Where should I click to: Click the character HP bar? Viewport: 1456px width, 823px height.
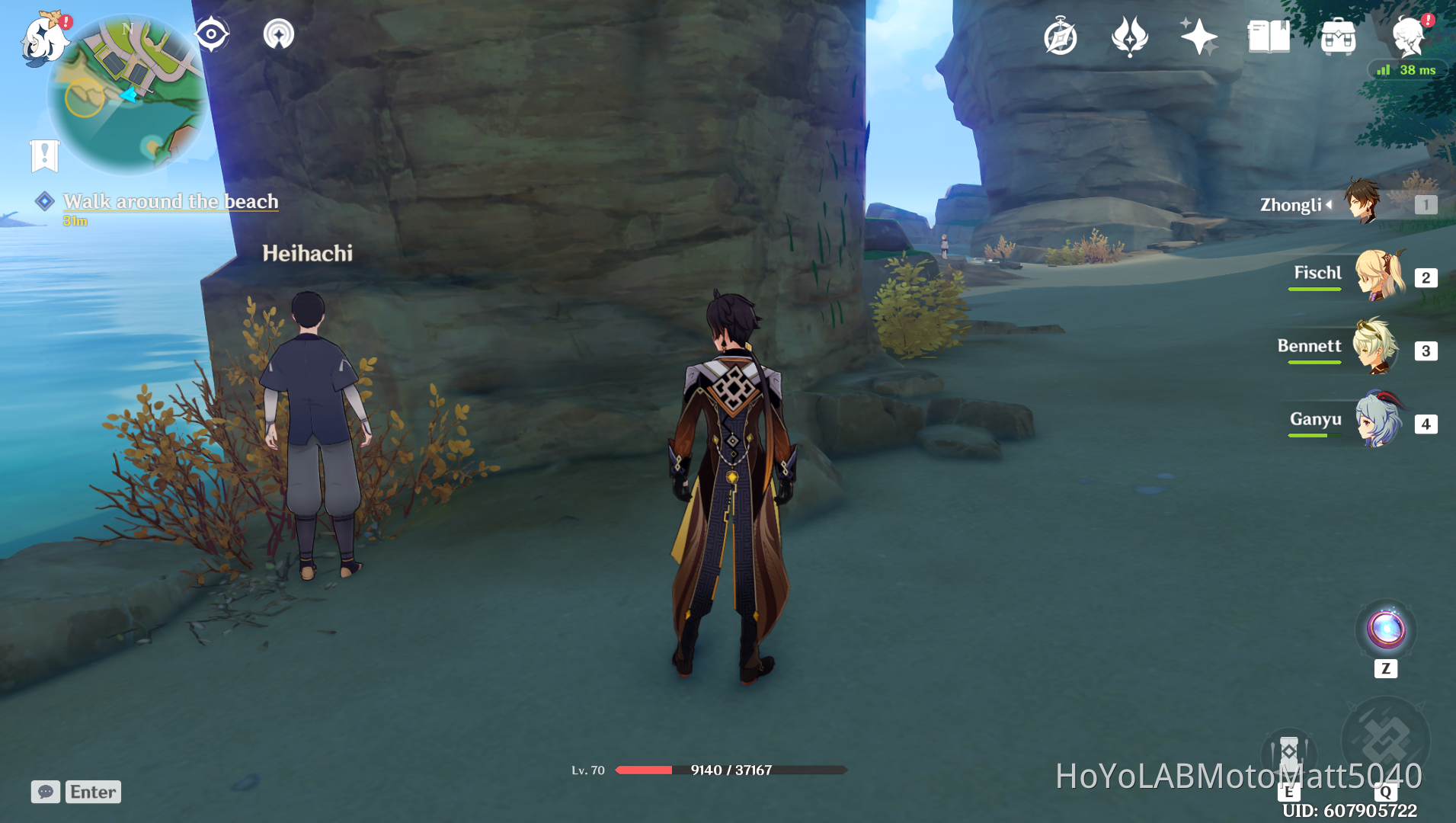click(729, 770)
